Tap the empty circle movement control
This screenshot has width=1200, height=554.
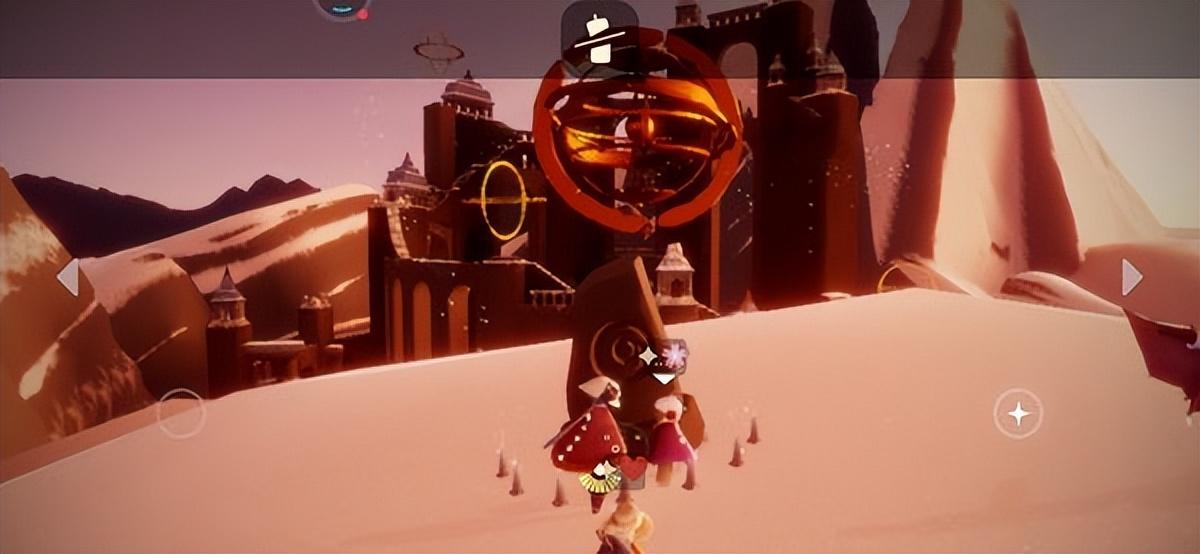click(181, 413)
